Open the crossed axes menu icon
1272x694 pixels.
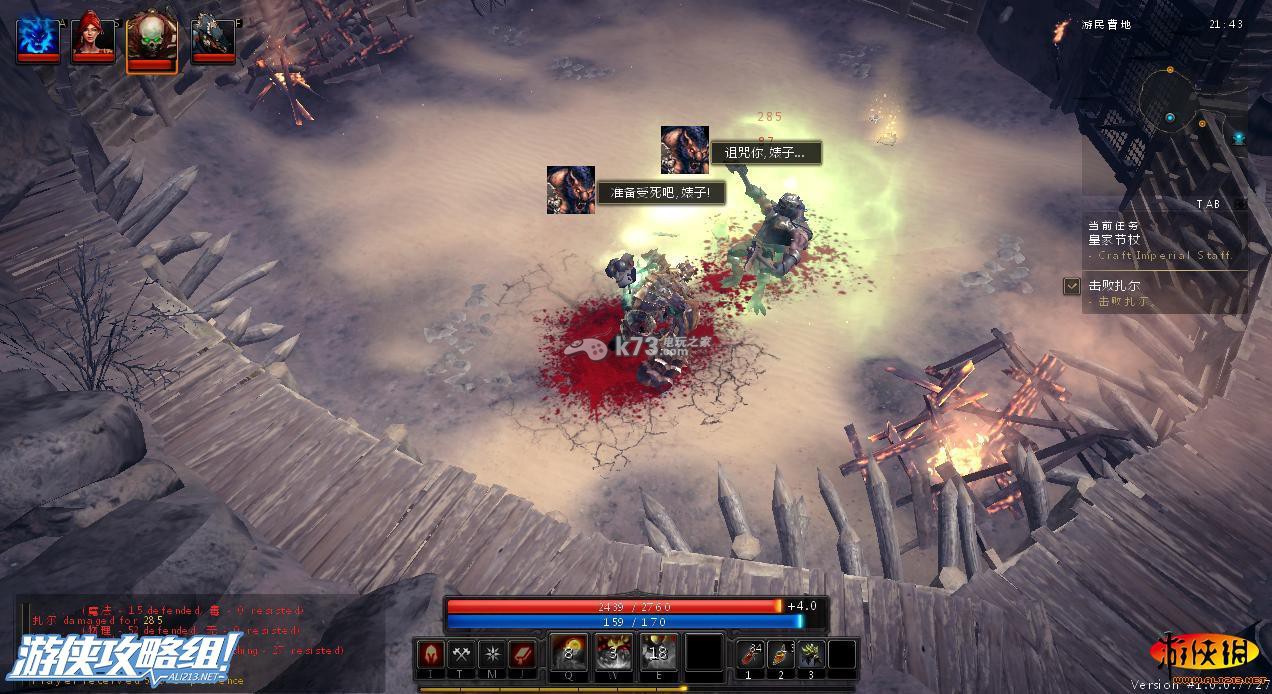point(462,655)
